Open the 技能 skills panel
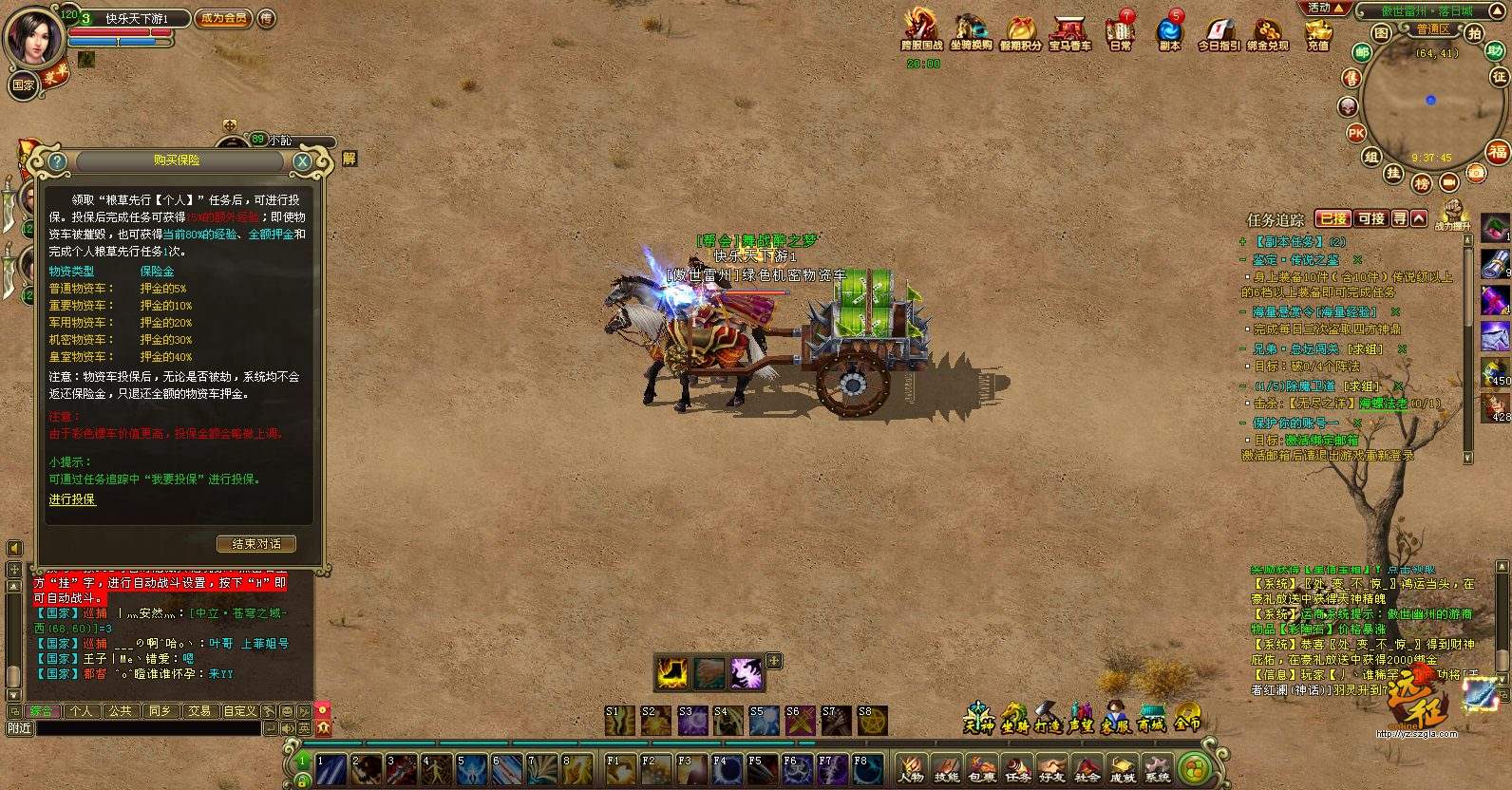 (946, 769)
